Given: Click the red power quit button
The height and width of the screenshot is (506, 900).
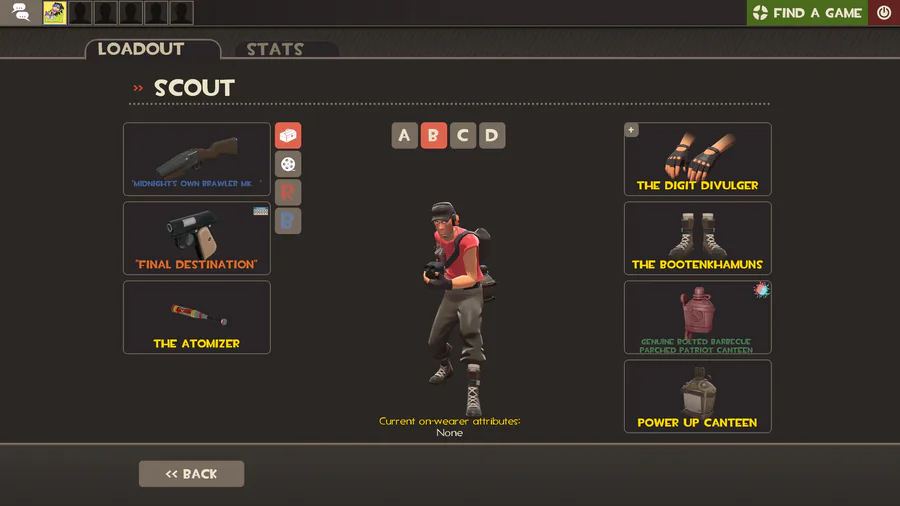Looking at the screenshot, I should click(884, 13).
